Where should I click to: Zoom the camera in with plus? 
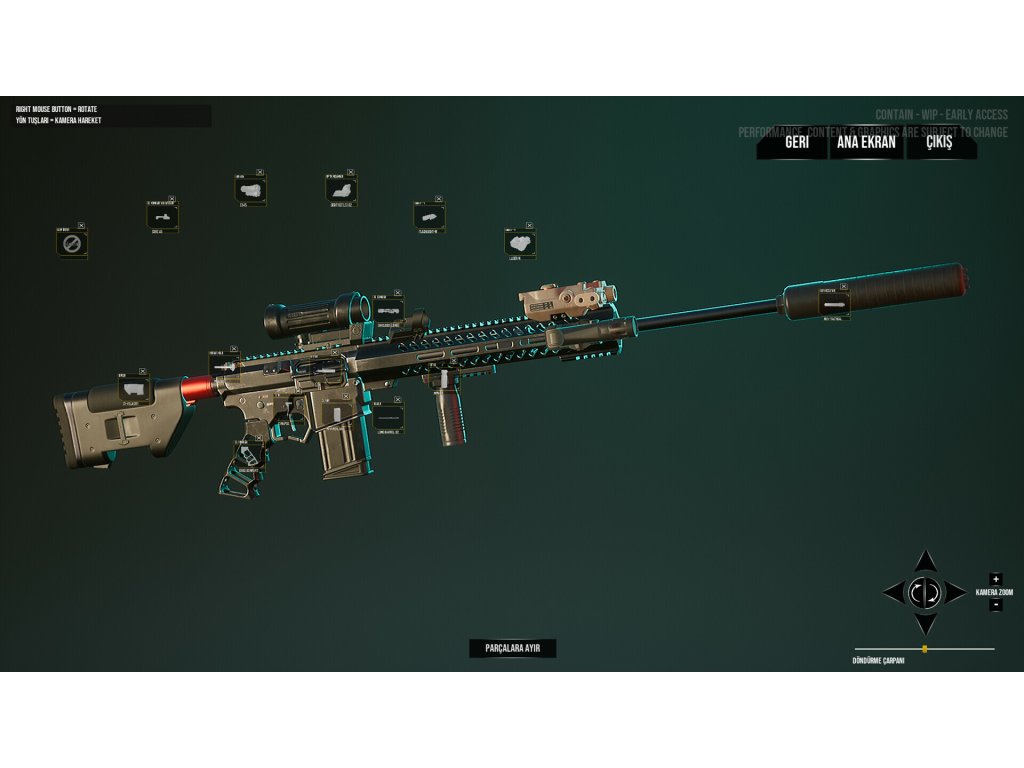(995, 579)
